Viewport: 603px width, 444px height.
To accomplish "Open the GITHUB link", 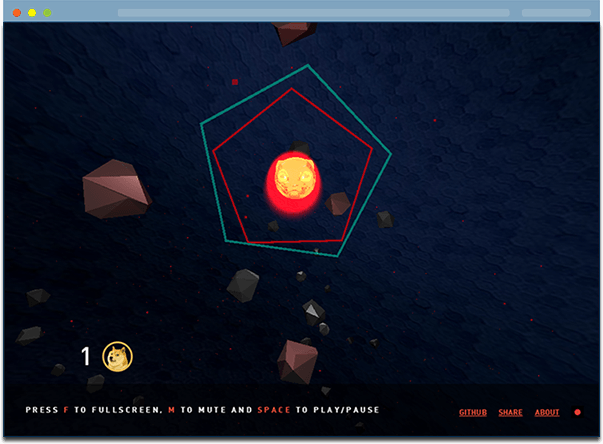I will point(473,412).
